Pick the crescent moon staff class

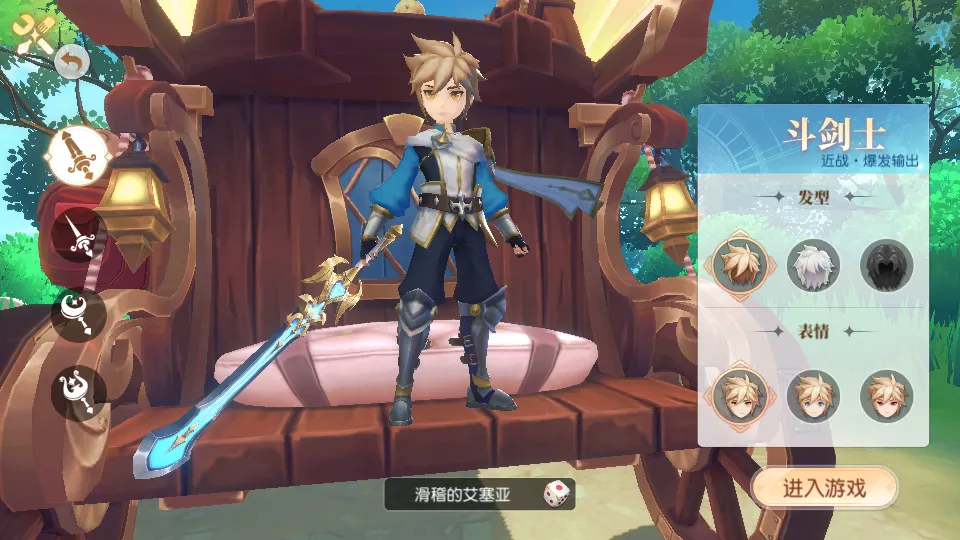78,314
